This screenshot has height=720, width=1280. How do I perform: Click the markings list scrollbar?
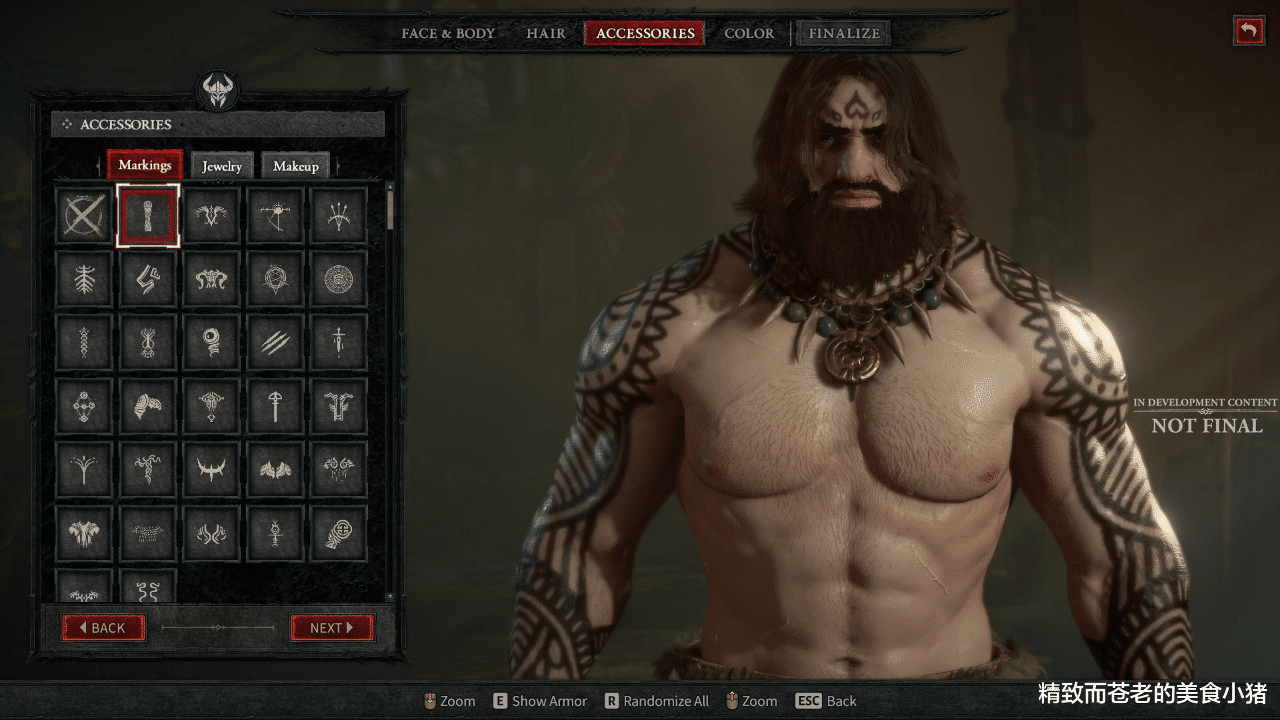click(390, 208)
